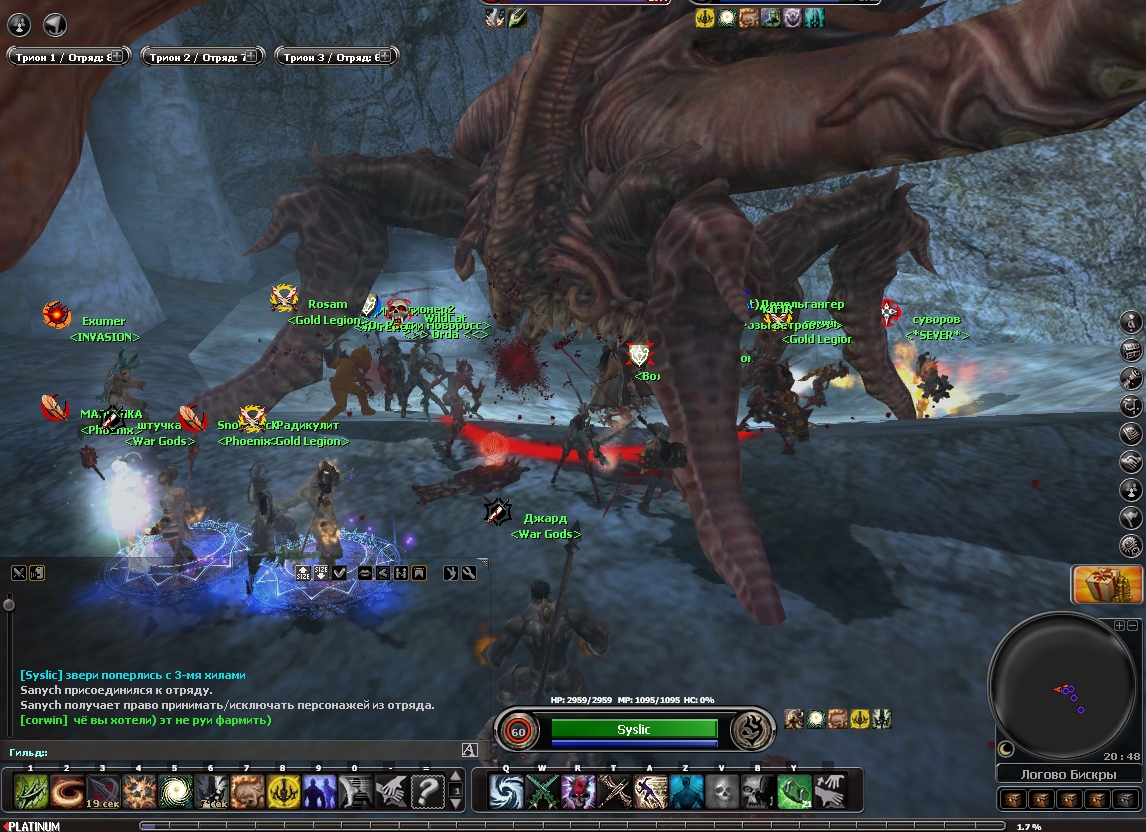Click the megaphone icon at top left
The image size is (1146, 832).
pyautogui.click(x=55, y=24)
